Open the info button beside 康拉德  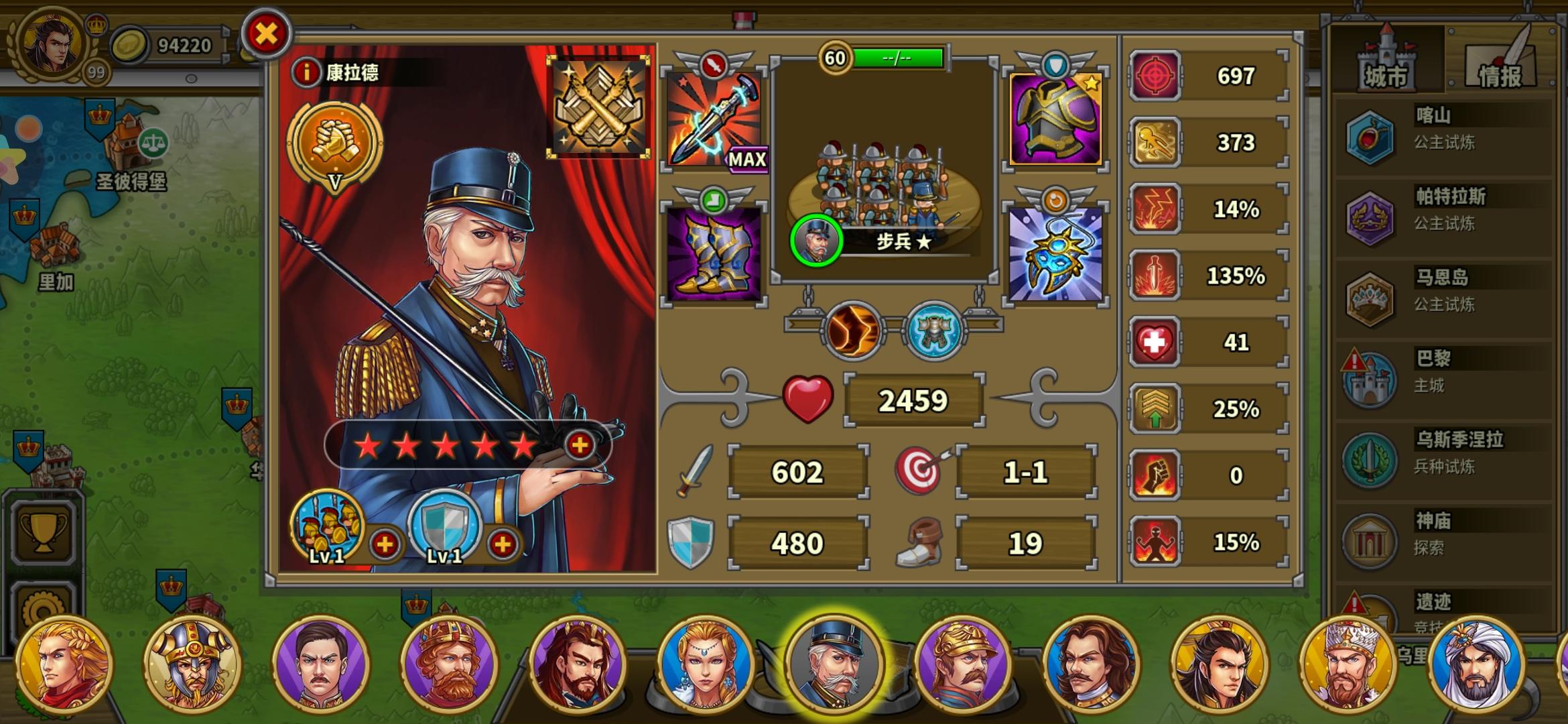(306, 72)
